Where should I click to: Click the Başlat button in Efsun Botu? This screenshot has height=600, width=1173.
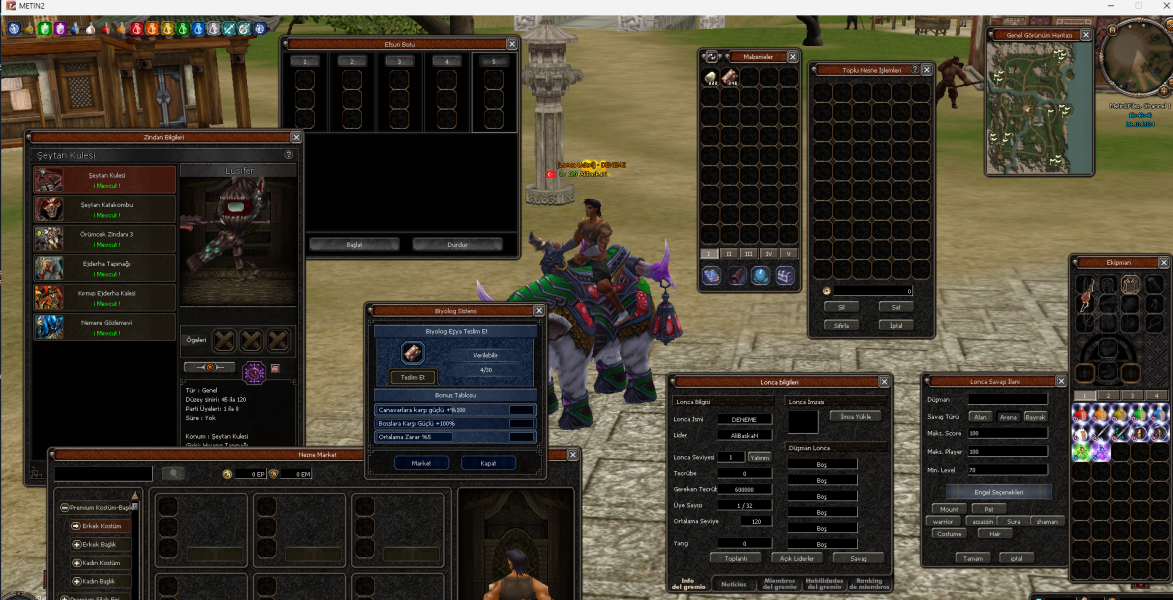point(354,244)
